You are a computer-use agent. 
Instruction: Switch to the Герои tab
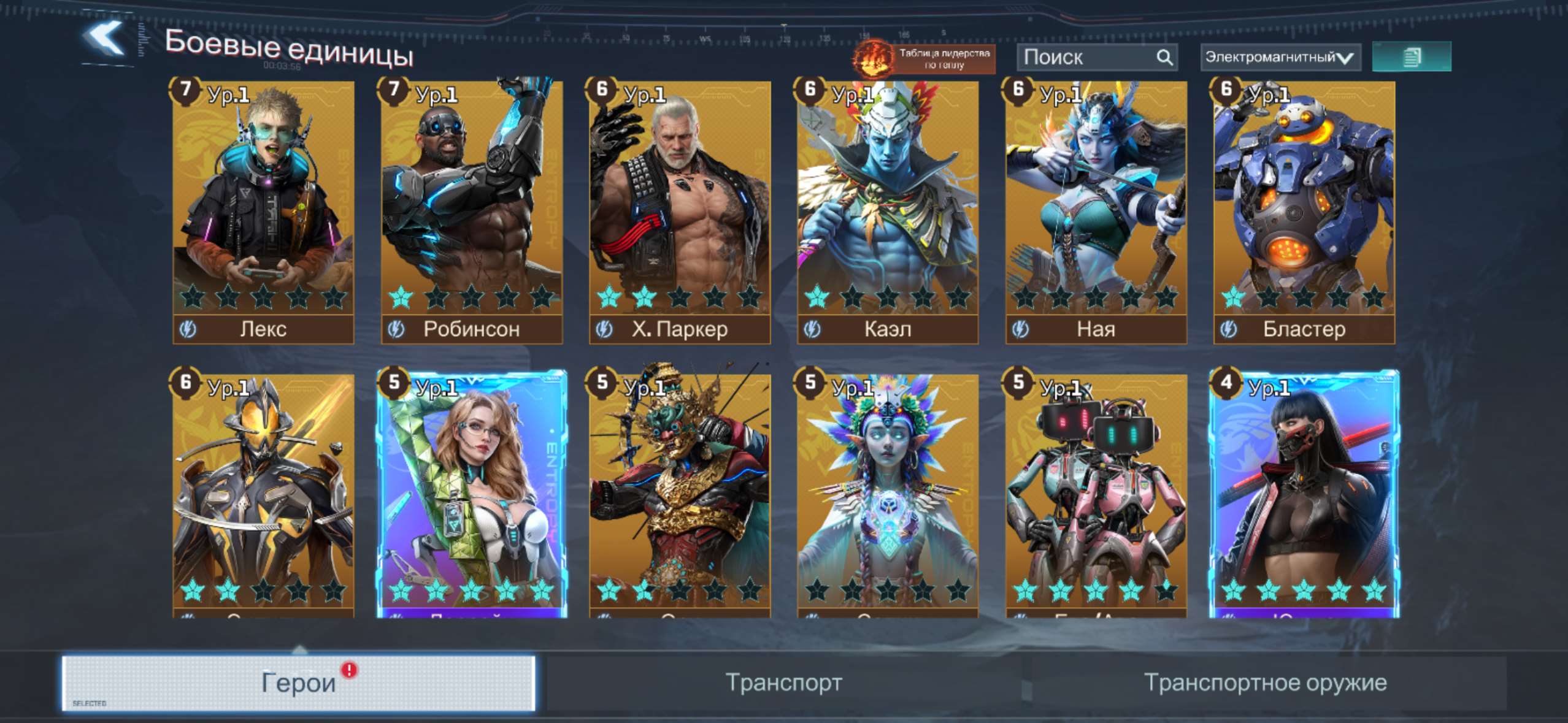(x=298, y=683)
